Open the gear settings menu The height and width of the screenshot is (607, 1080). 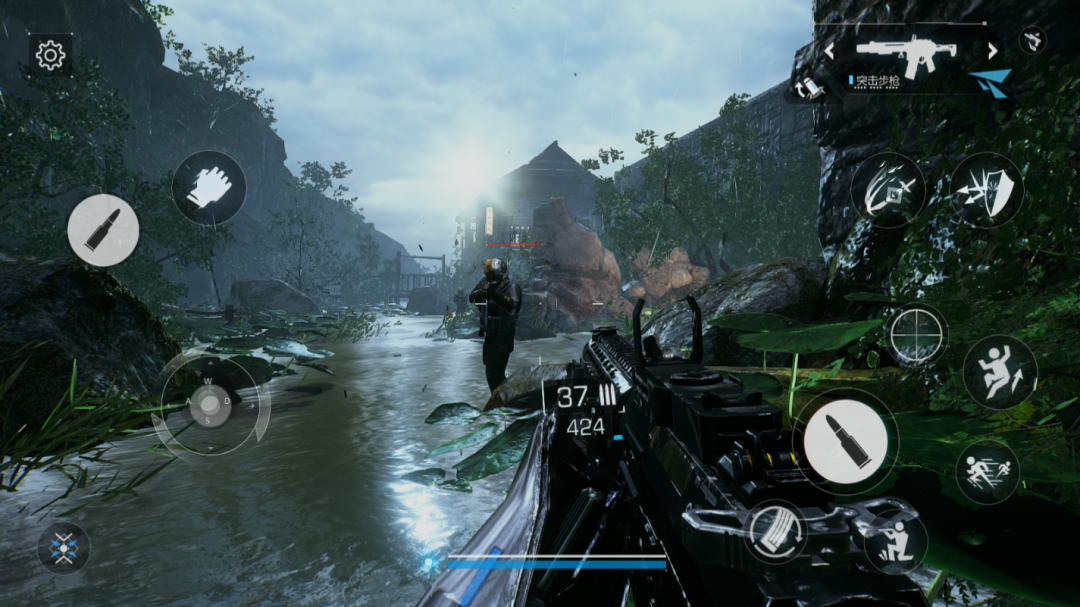[x=50, y=55]
